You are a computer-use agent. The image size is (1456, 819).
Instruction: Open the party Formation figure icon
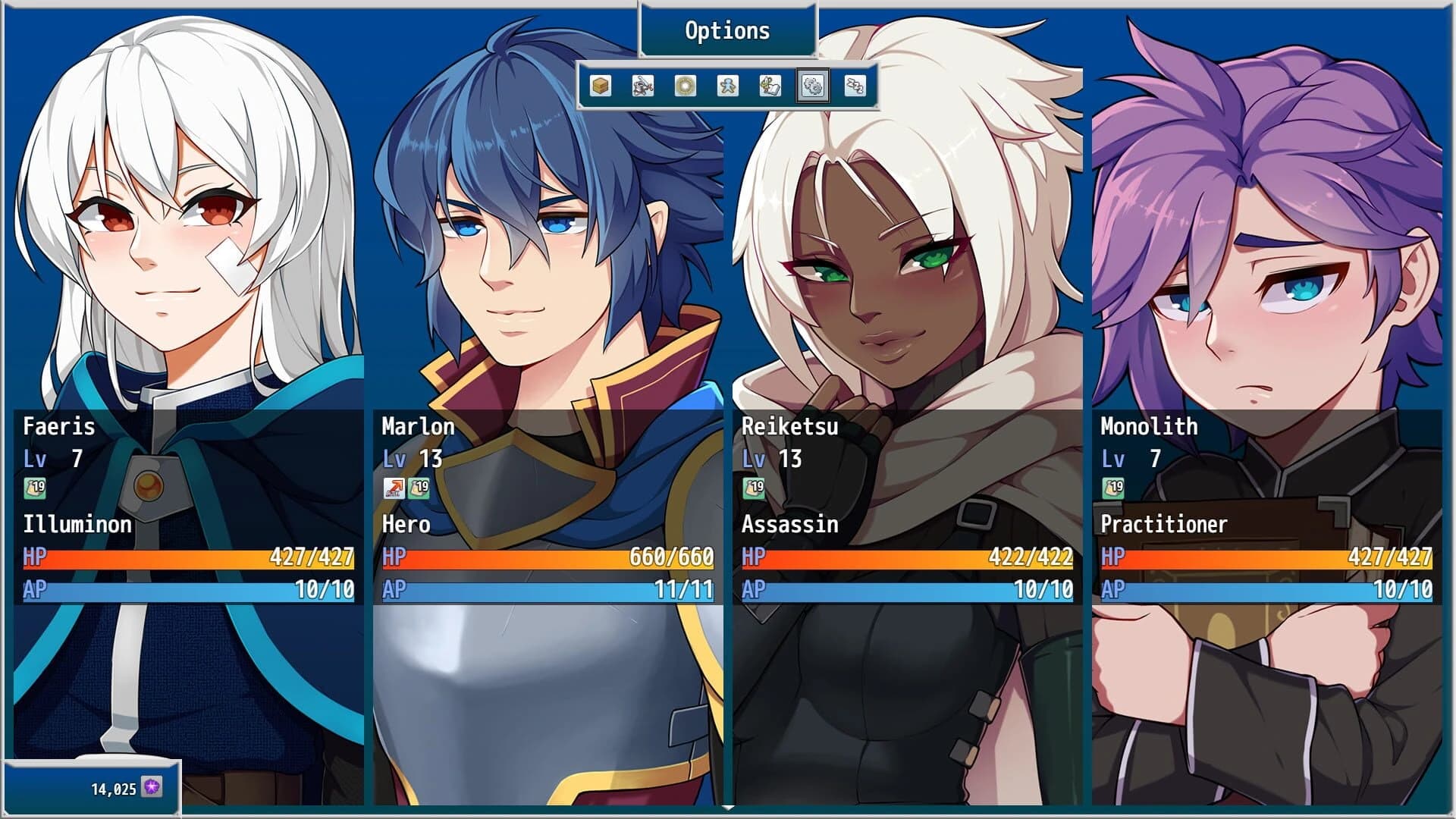[x=726, y=86]
